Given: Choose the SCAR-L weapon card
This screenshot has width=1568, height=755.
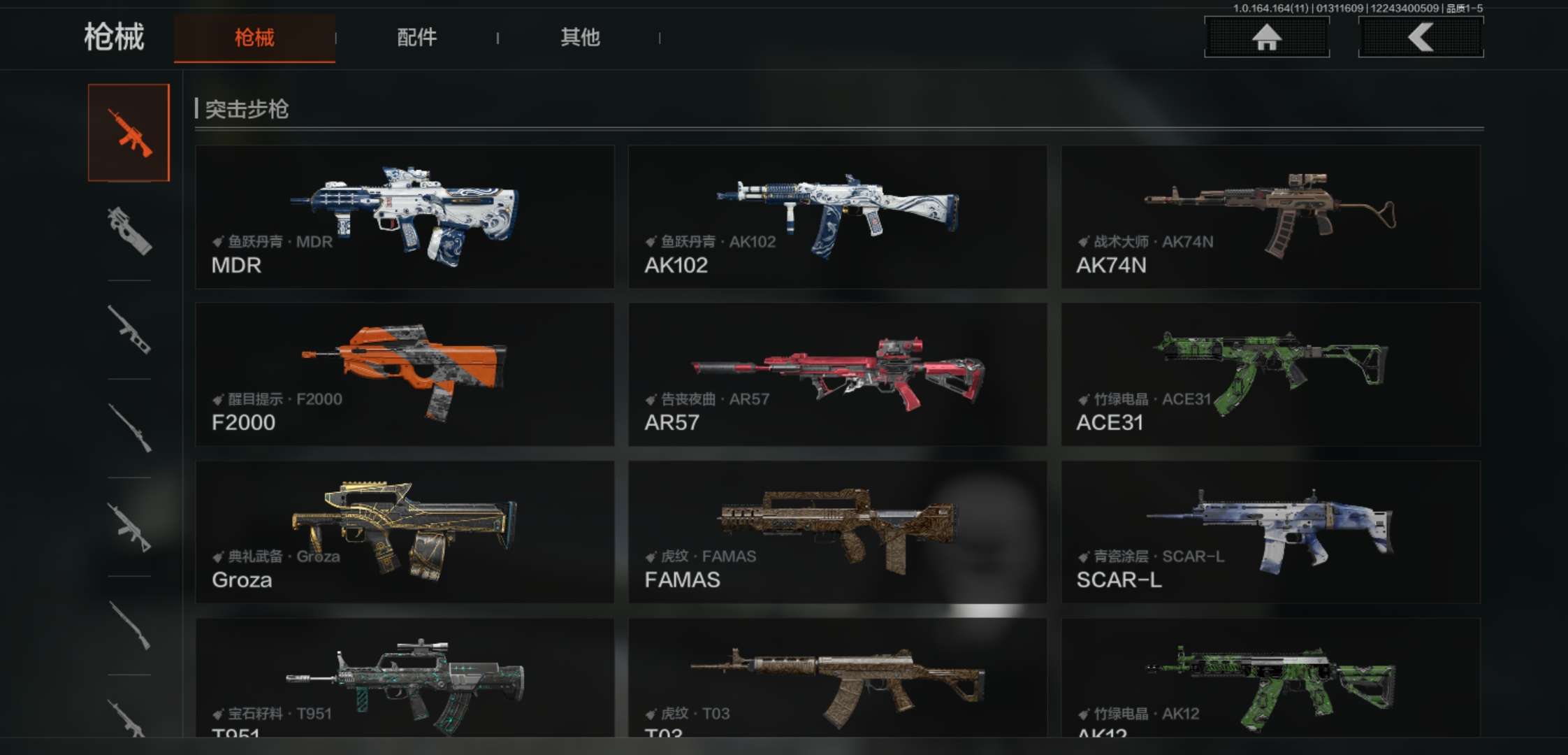Looking at the screenshot, I should (1270, 531).
